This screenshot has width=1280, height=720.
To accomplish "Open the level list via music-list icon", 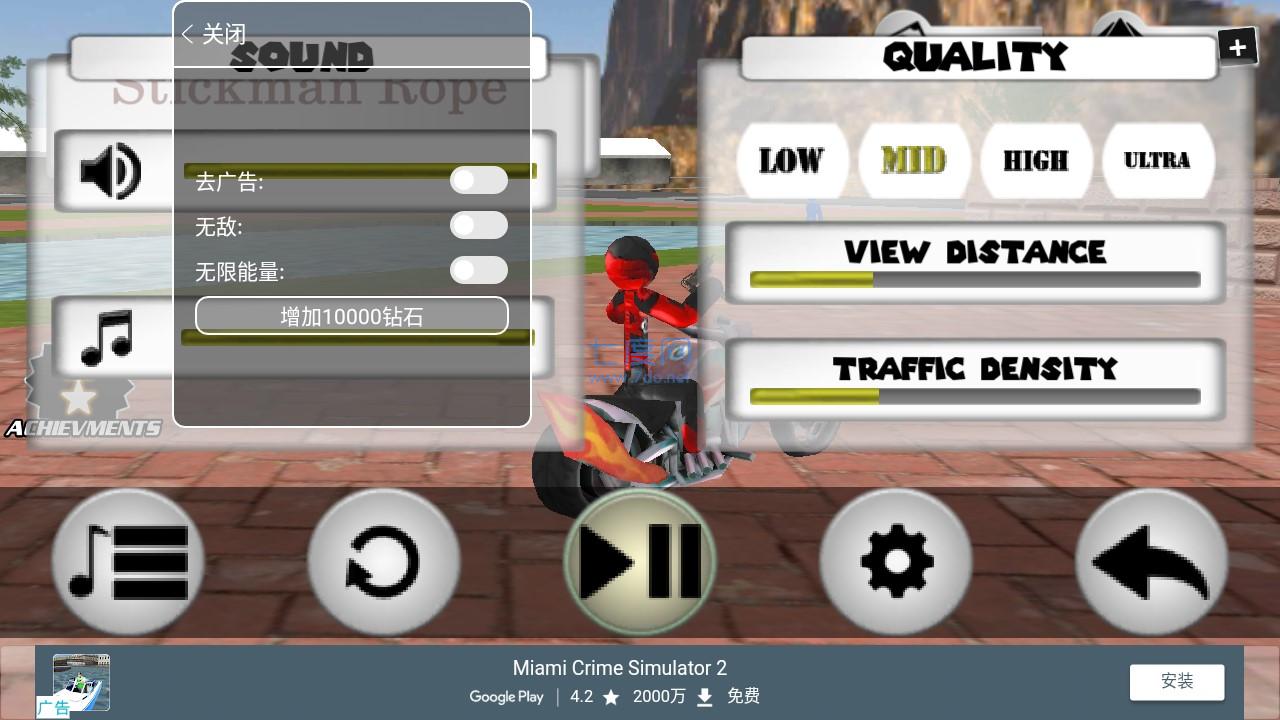I will 128,561.
